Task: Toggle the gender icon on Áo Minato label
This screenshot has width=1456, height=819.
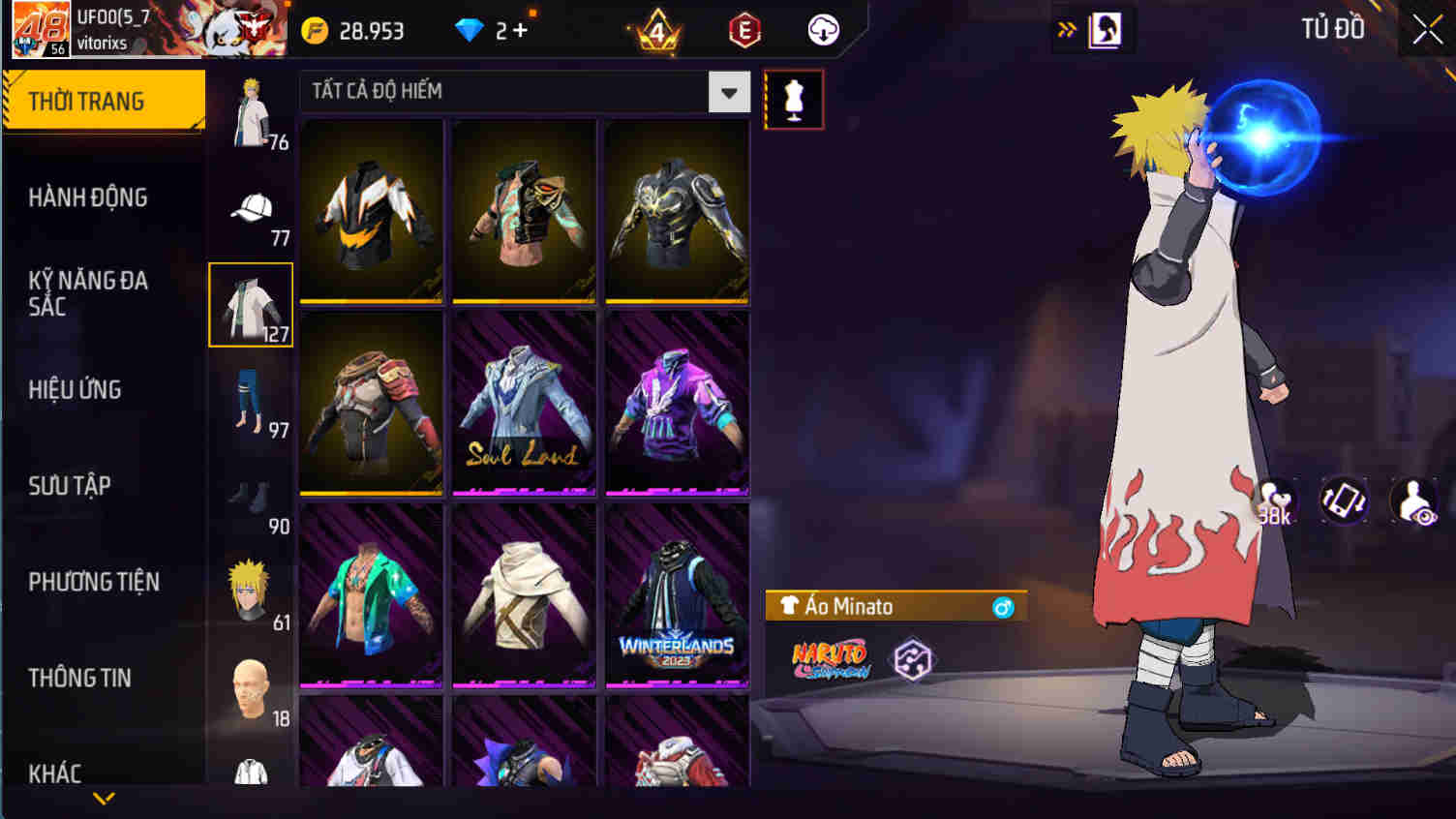Action: pyautogui.click(x=1005, y=607)
